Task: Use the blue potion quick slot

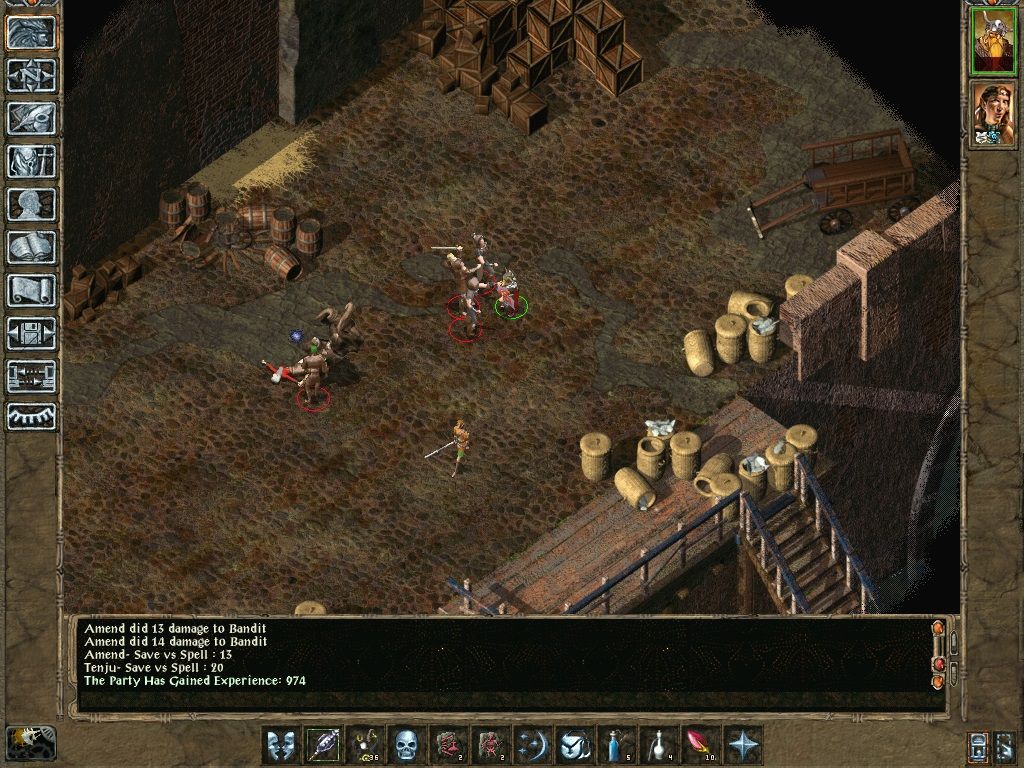Action: point(613,745)
